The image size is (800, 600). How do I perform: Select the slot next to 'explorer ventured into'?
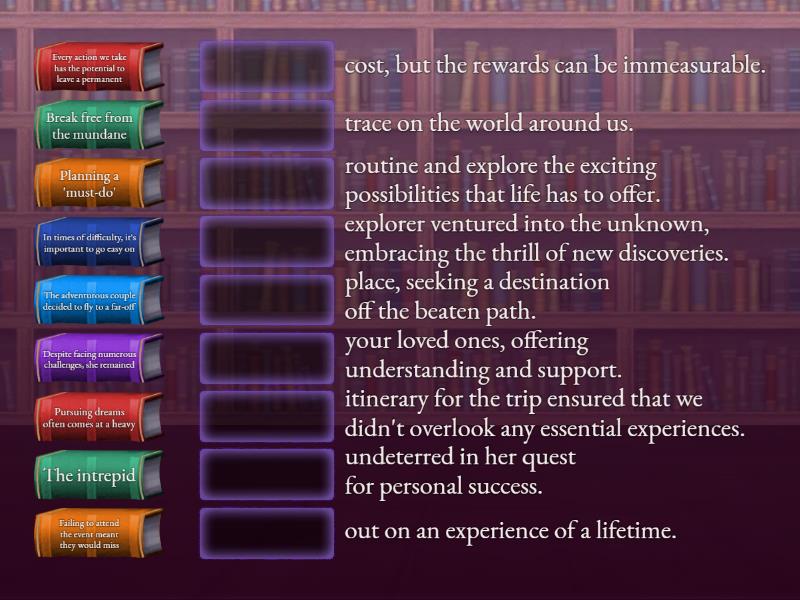pyautogui.click(x=267, y=242)
